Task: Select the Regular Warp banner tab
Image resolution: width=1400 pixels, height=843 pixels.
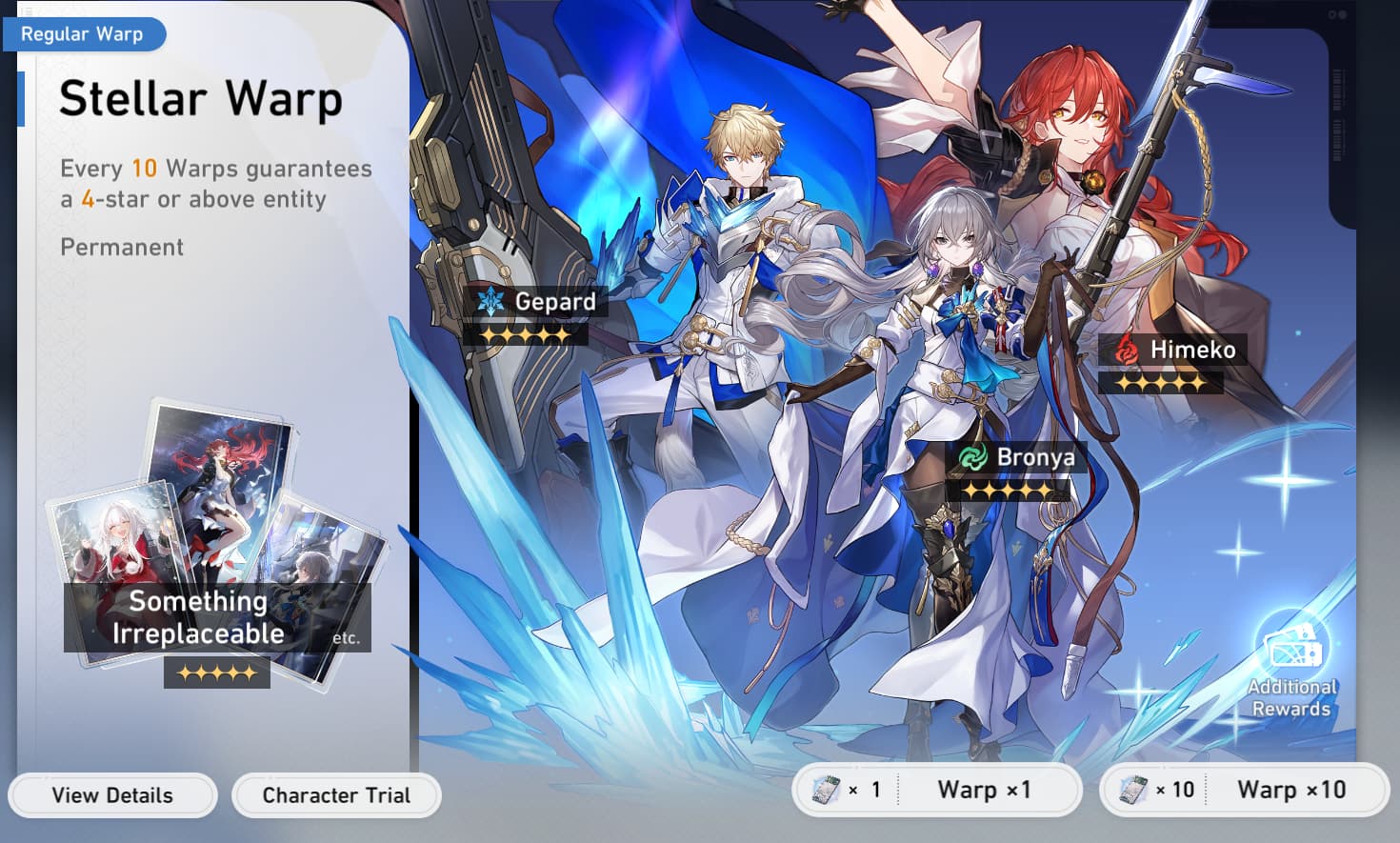Action: coord(83,34)
